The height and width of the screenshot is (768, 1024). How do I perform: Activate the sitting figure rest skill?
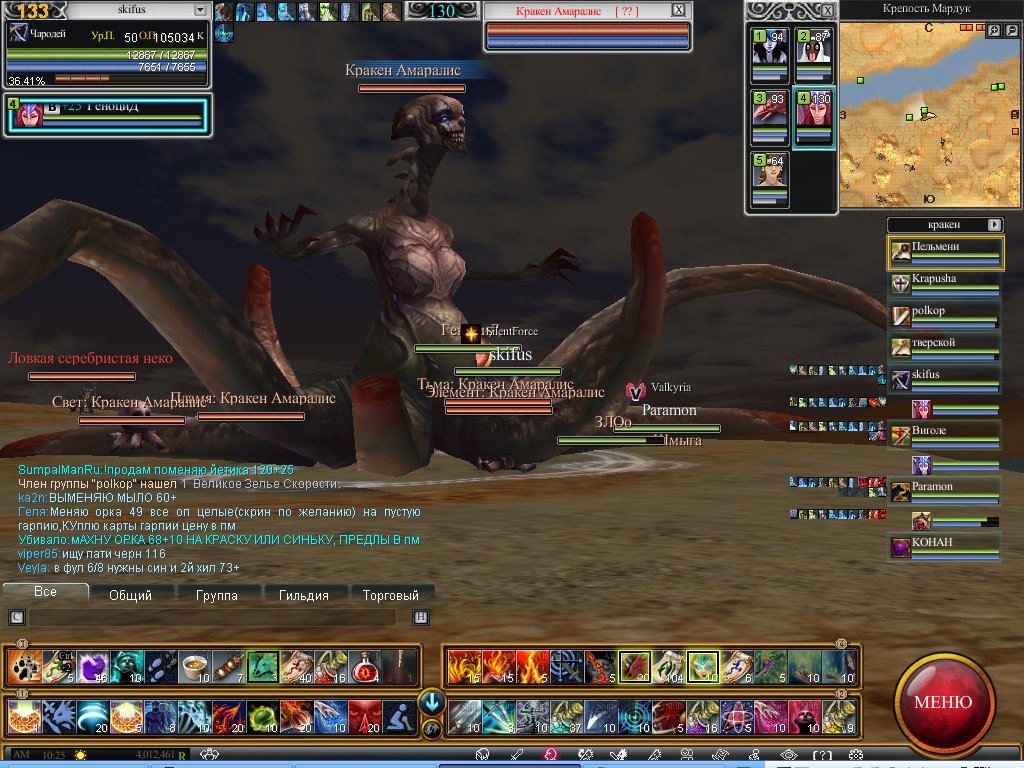coord(400,717)
